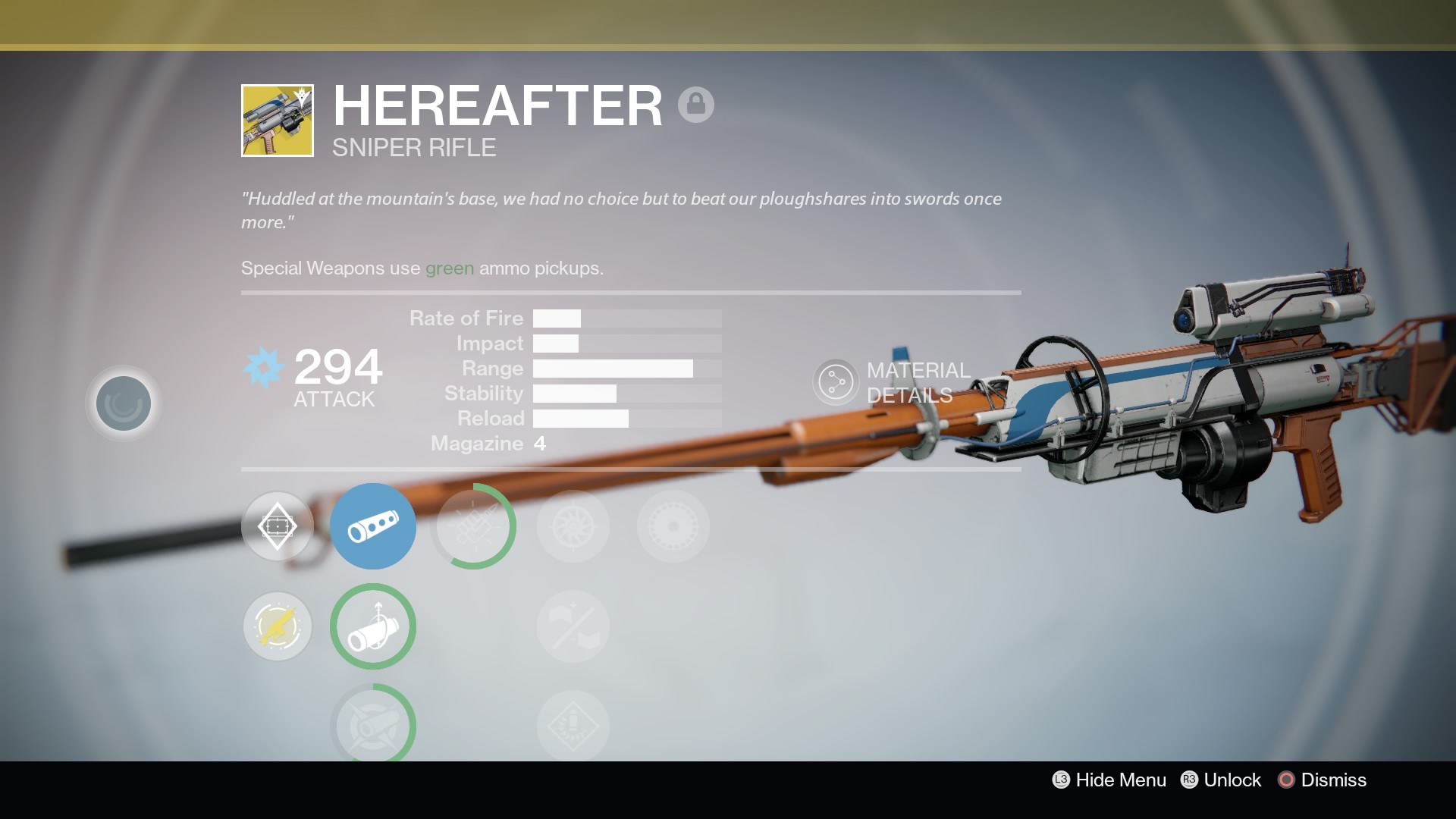This screenshot has height=819, width=1456.
Task: Unlock the weapon using the R3 option
Action: [1220, 780]
